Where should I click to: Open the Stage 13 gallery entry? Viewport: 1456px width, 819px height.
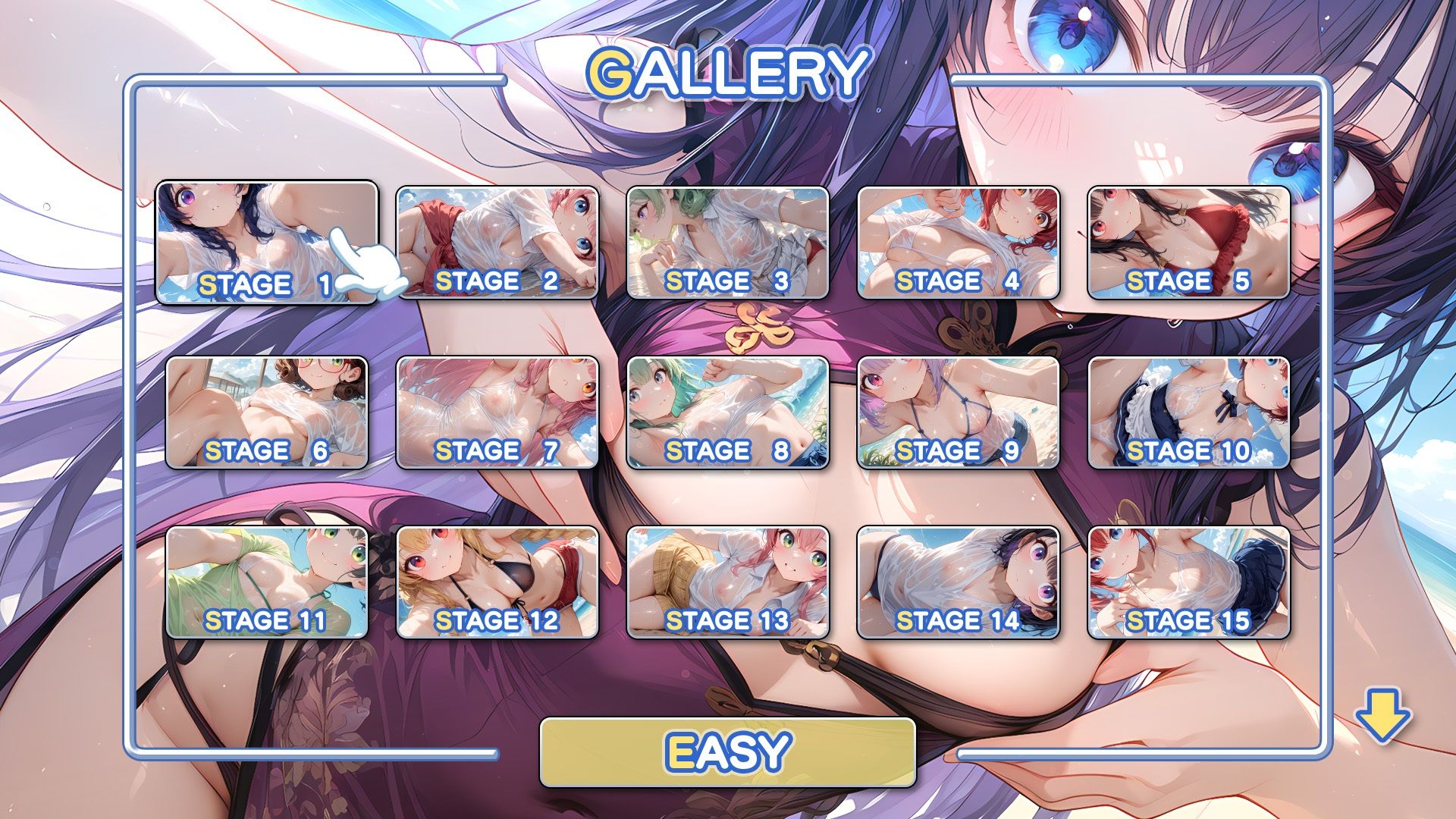pyautogui.click(x=727, y=582)
